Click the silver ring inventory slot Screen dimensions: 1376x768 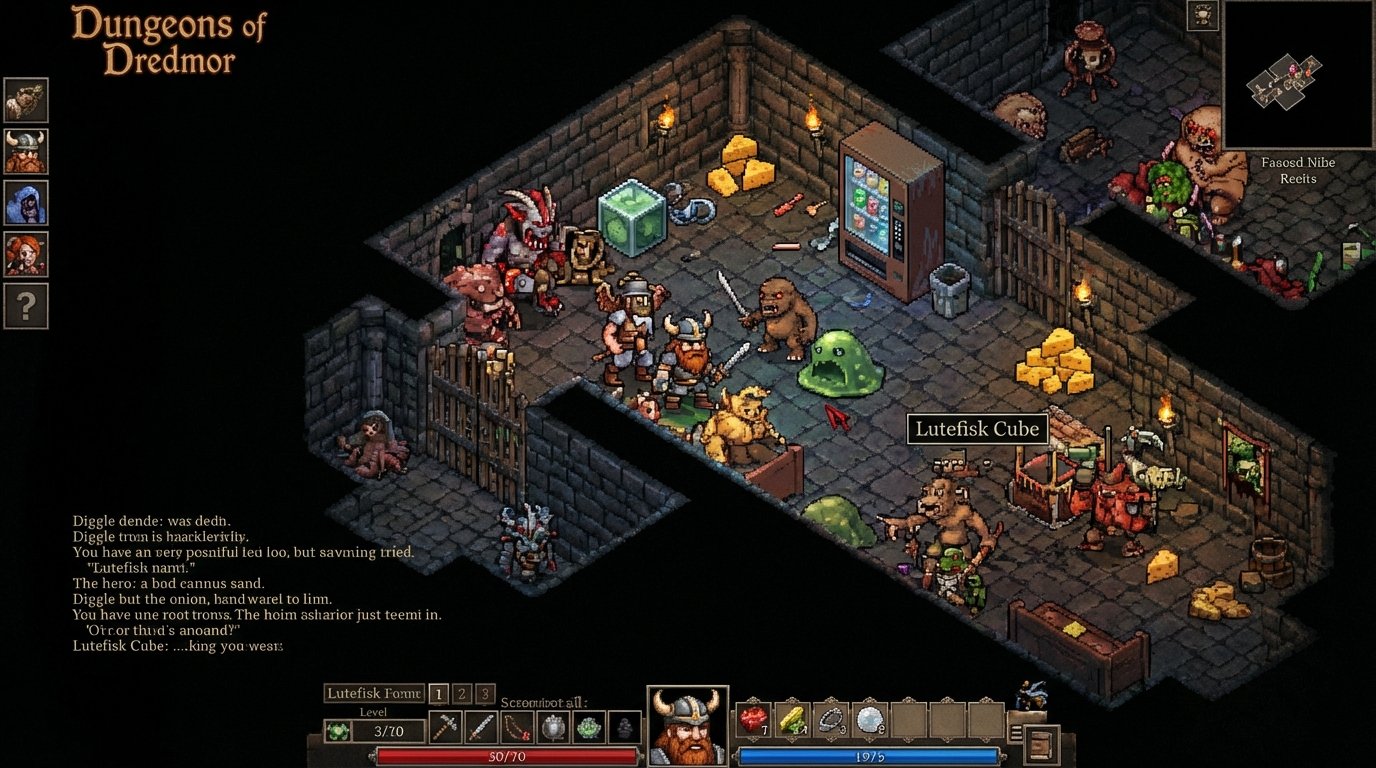click(x=830, y=718)
